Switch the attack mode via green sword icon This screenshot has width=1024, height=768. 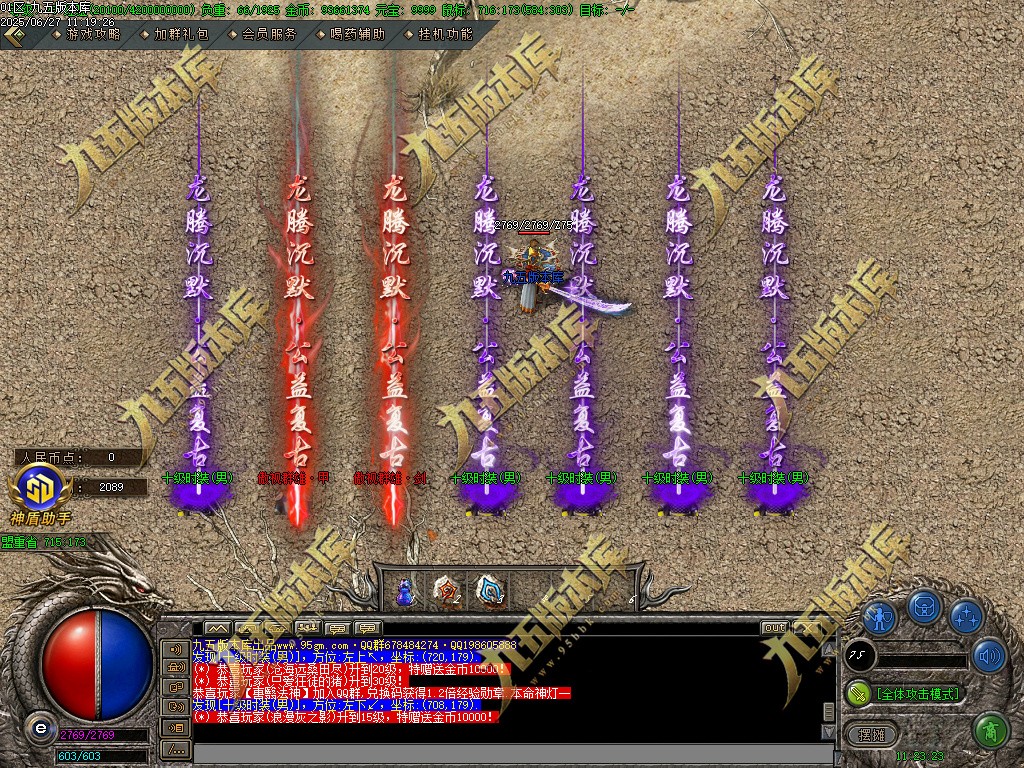click(x=858, y=693)
